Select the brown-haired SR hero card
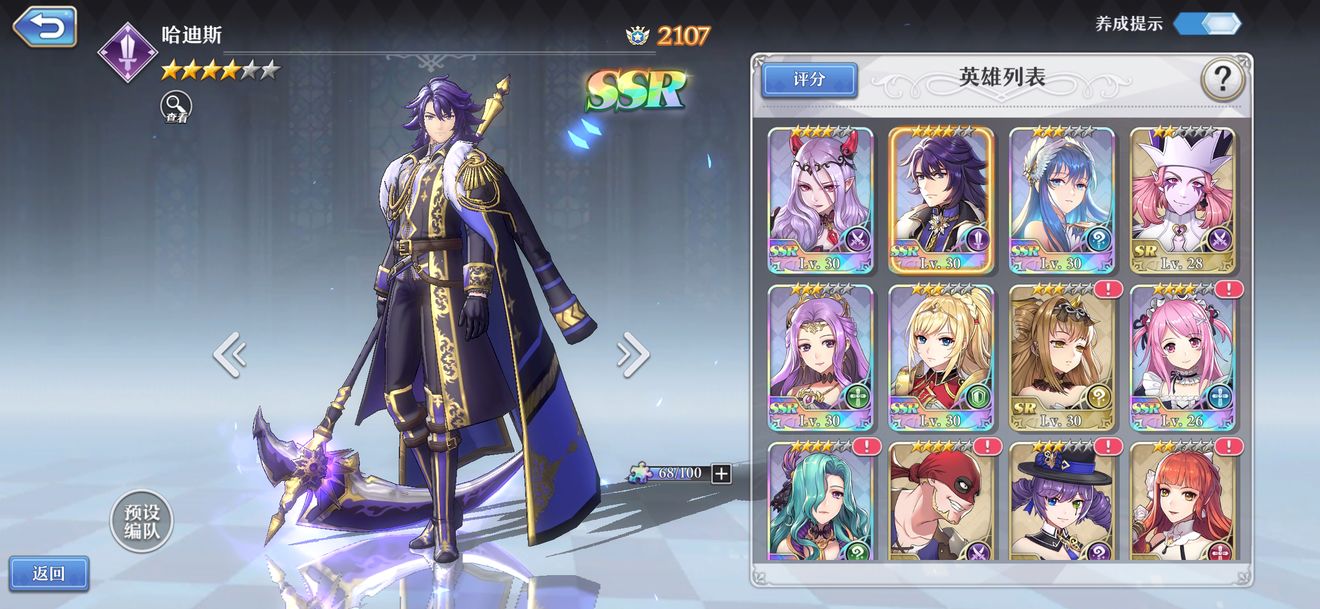Image resolution: width=1320 pixels, height=609 pixels. tap(1061, 357)
